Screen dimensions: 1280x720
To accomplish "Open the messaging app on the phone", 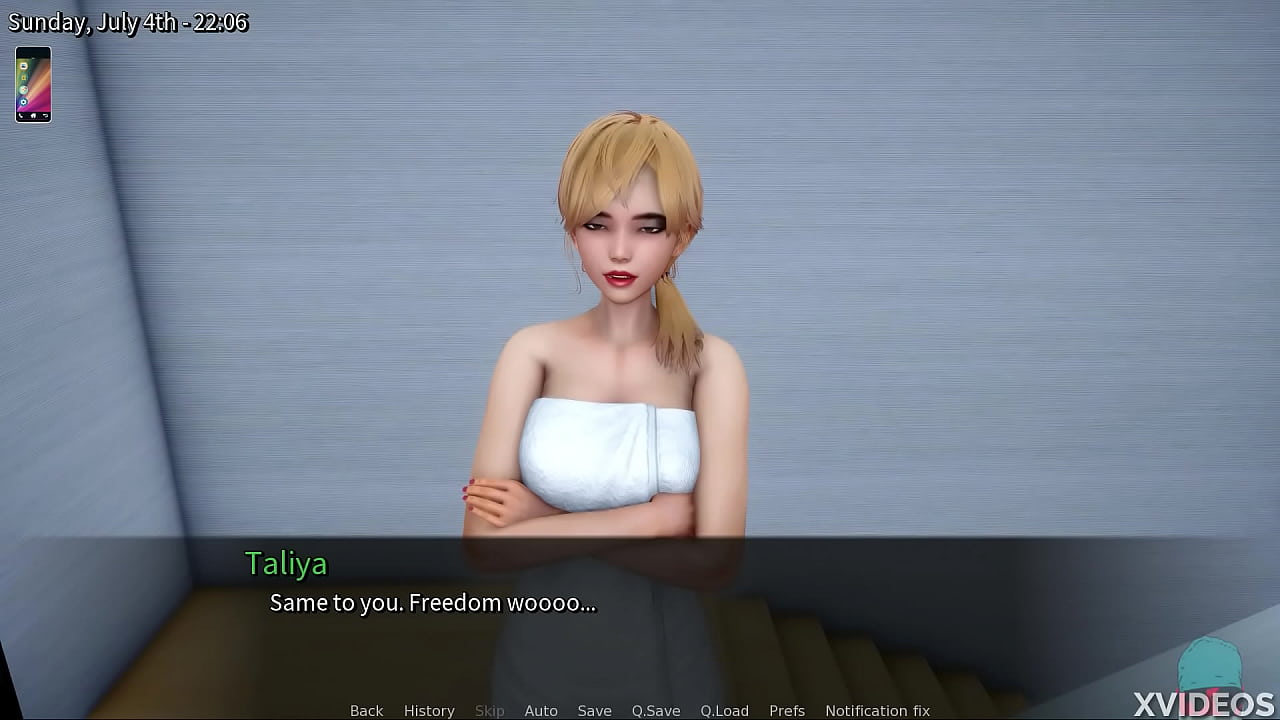I will (x=23, y=66).
